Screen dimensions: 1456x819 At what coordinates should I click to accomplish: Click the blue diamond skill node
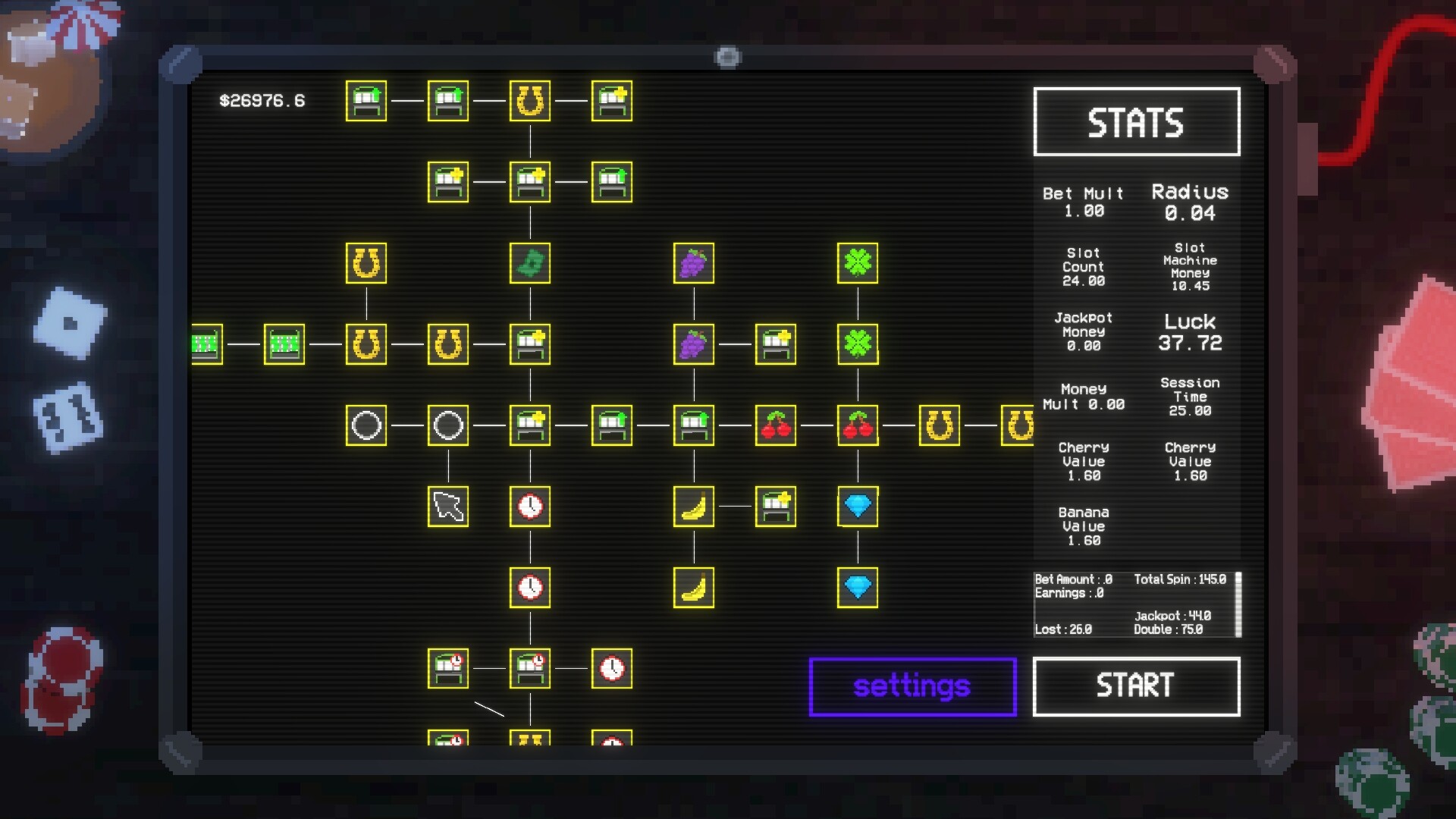[857, 504]
